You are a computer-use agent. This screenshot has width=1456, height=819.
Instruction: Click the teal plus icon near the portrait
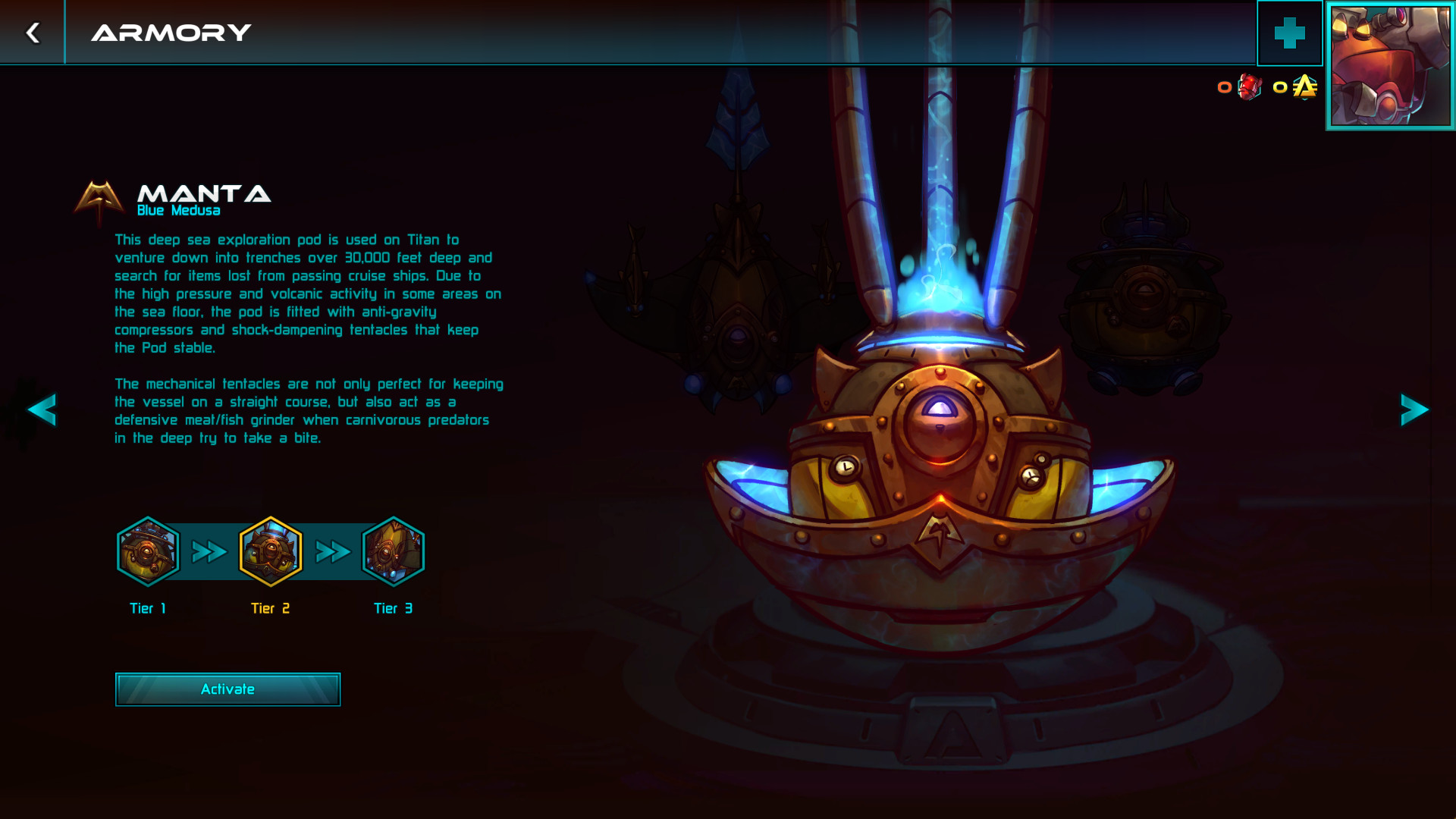(1289, 33)
